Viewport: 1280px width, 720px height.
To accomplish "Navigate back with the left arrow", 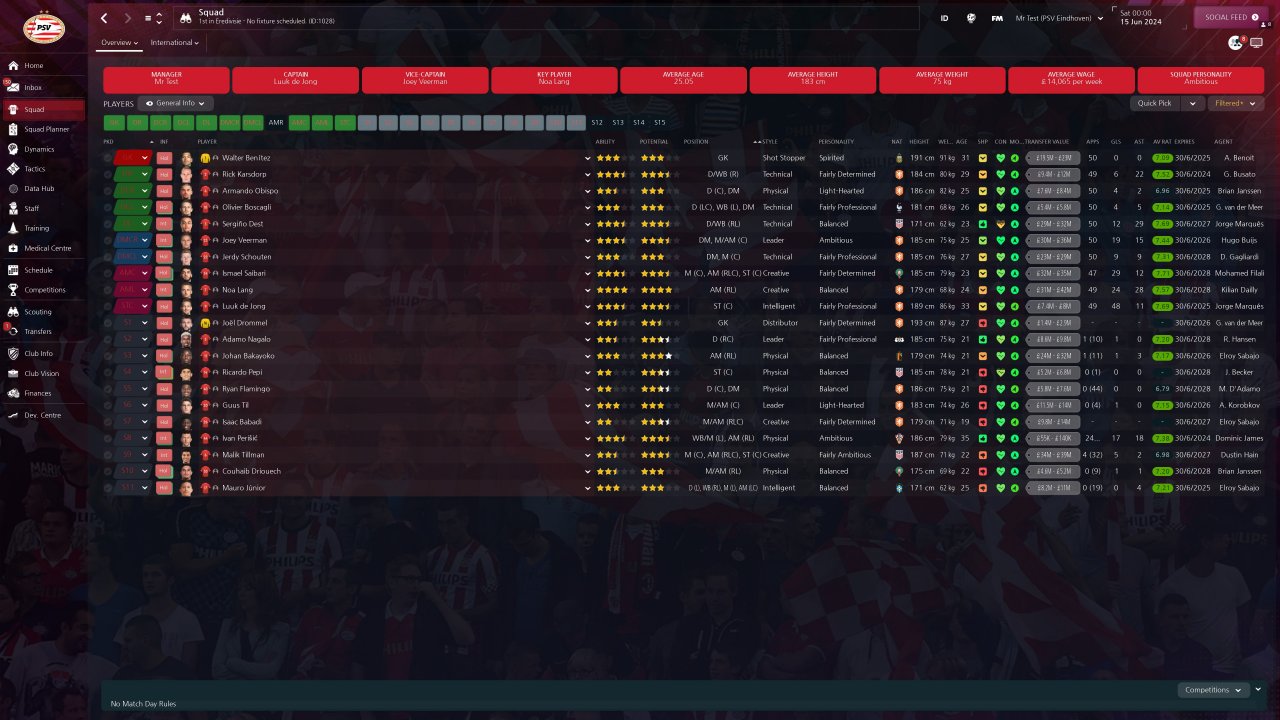I will (105, 18).
